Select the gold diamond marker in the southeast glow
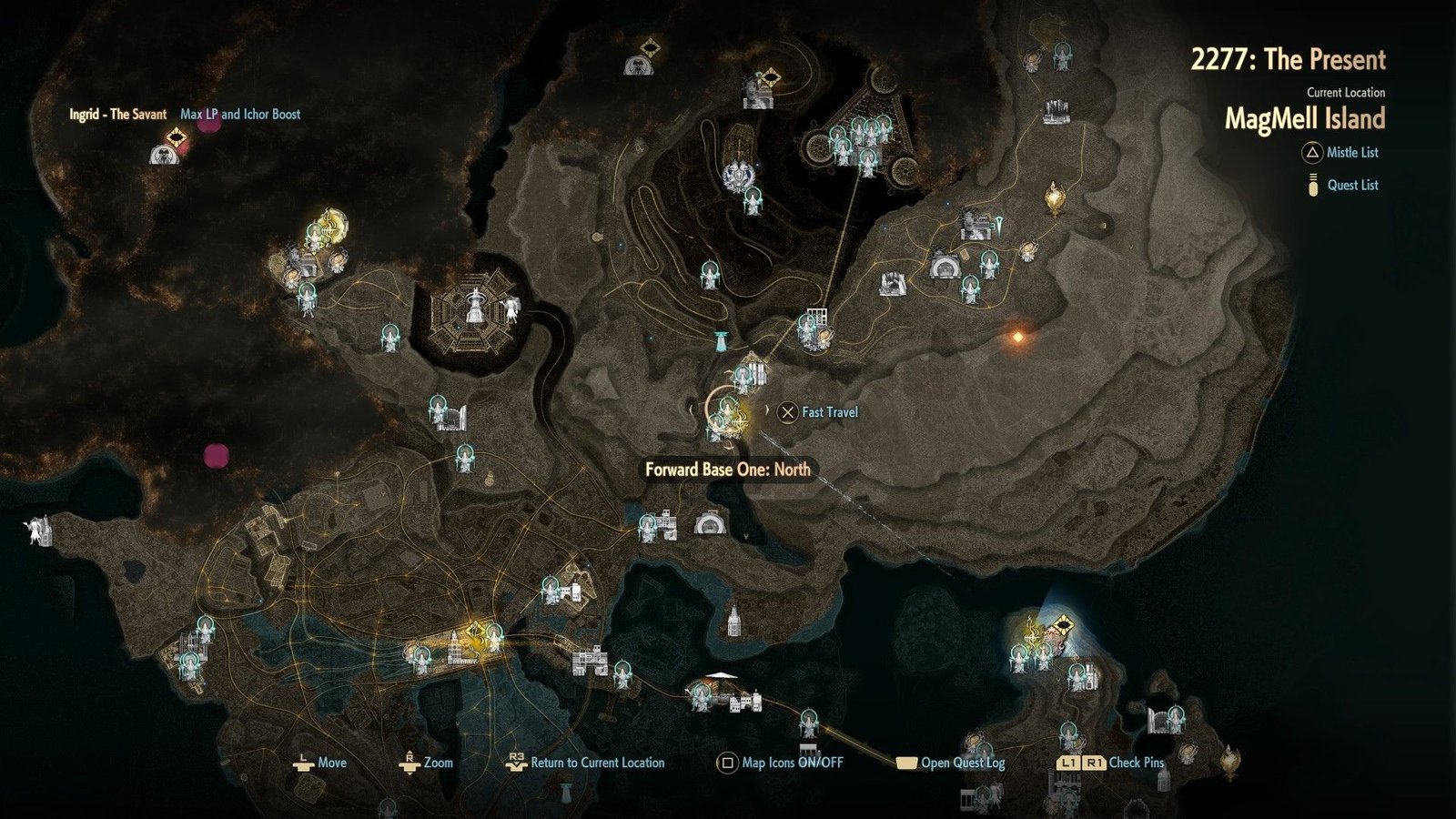Image resolution: width=1456 pixels, height=819 pixels. point(1063,626)
